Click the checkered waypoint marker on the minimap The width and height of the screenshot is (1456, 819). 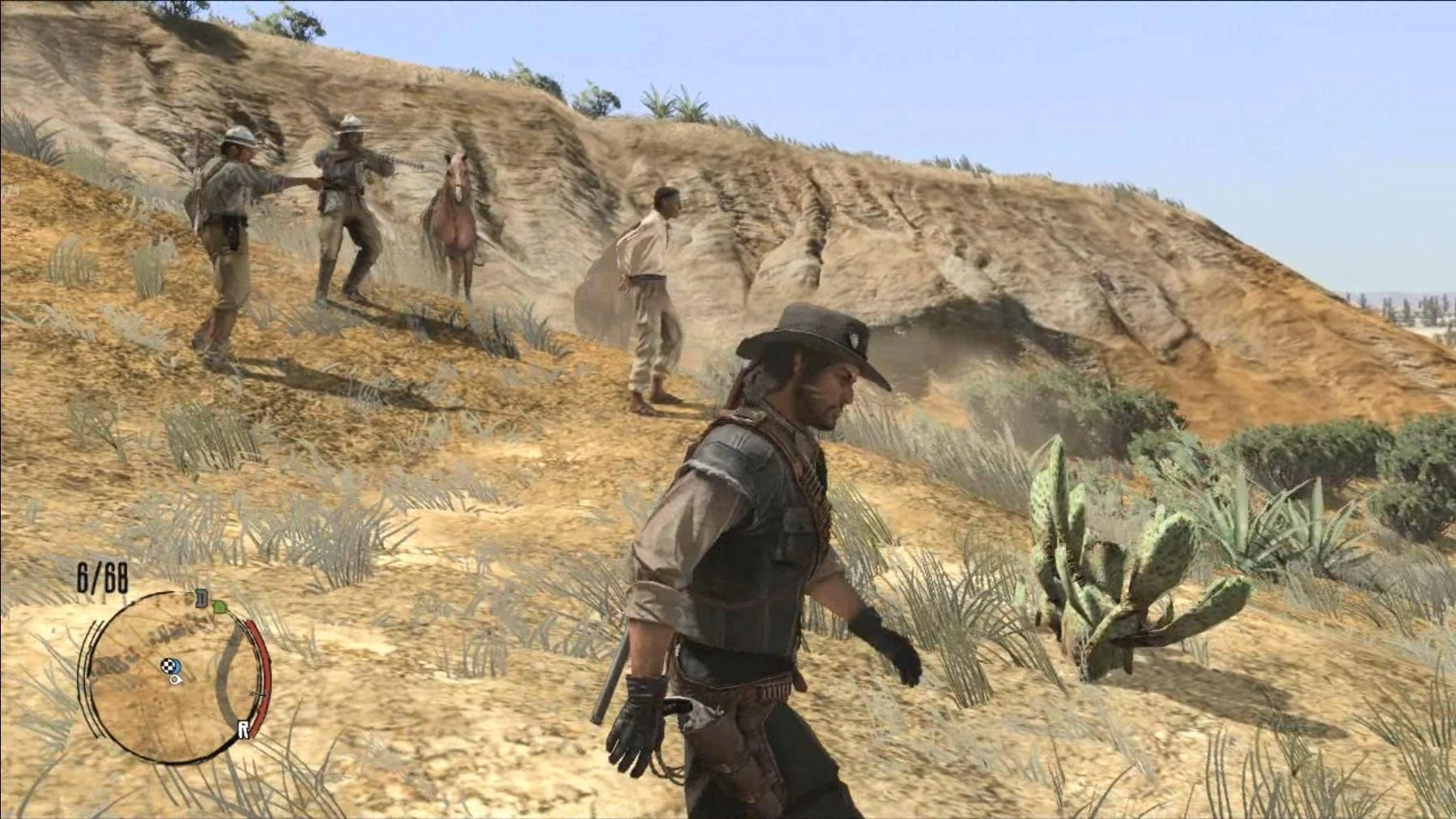pos(168,665)
